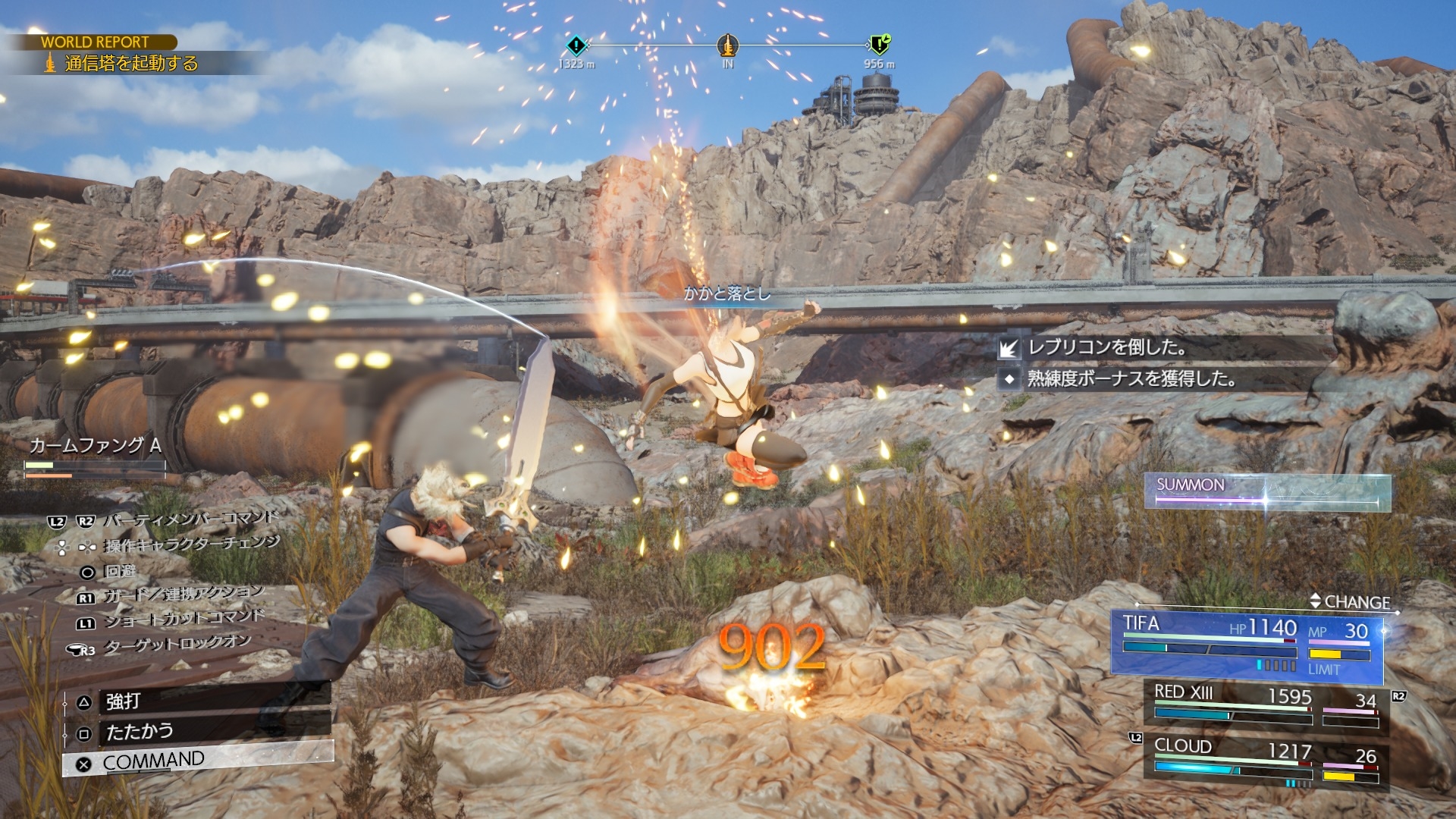The width and height of the screenshot is (1456, 819).
Task: Click the diamond marker at 1323 m
Action: (576, 45)
